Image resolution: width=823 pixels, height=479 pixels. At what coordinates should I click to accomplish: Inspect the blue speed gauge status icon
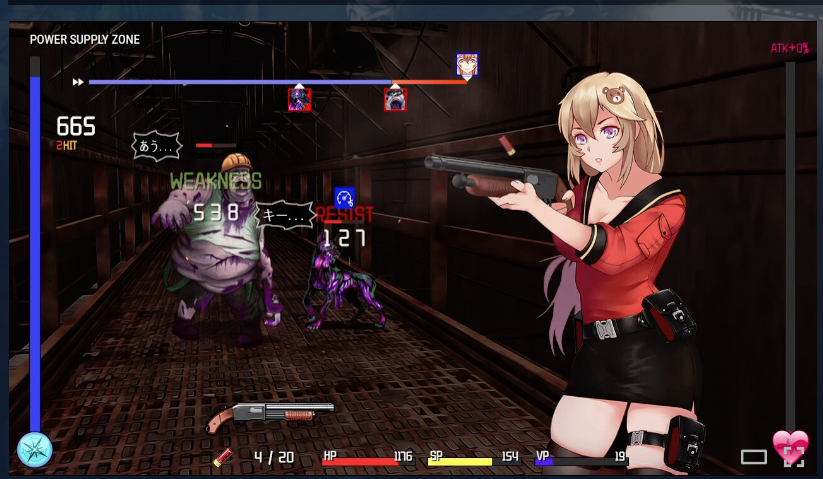point(344,197)
